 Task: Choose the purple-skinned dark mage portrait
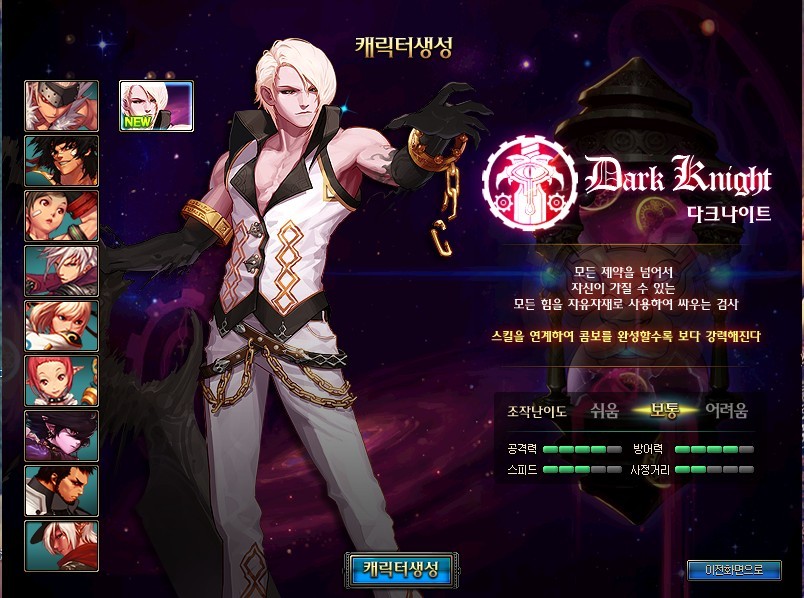click(61, 436)
